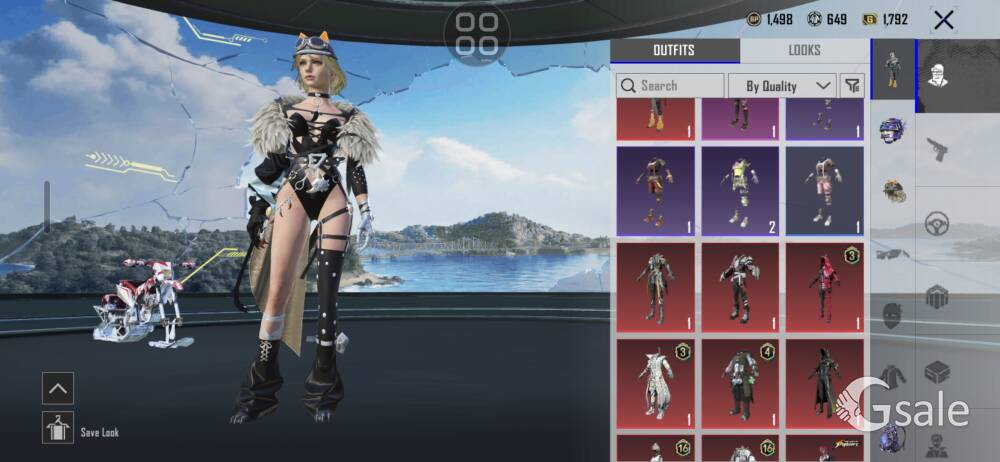Open the four-square grid menu

(477, 34)
